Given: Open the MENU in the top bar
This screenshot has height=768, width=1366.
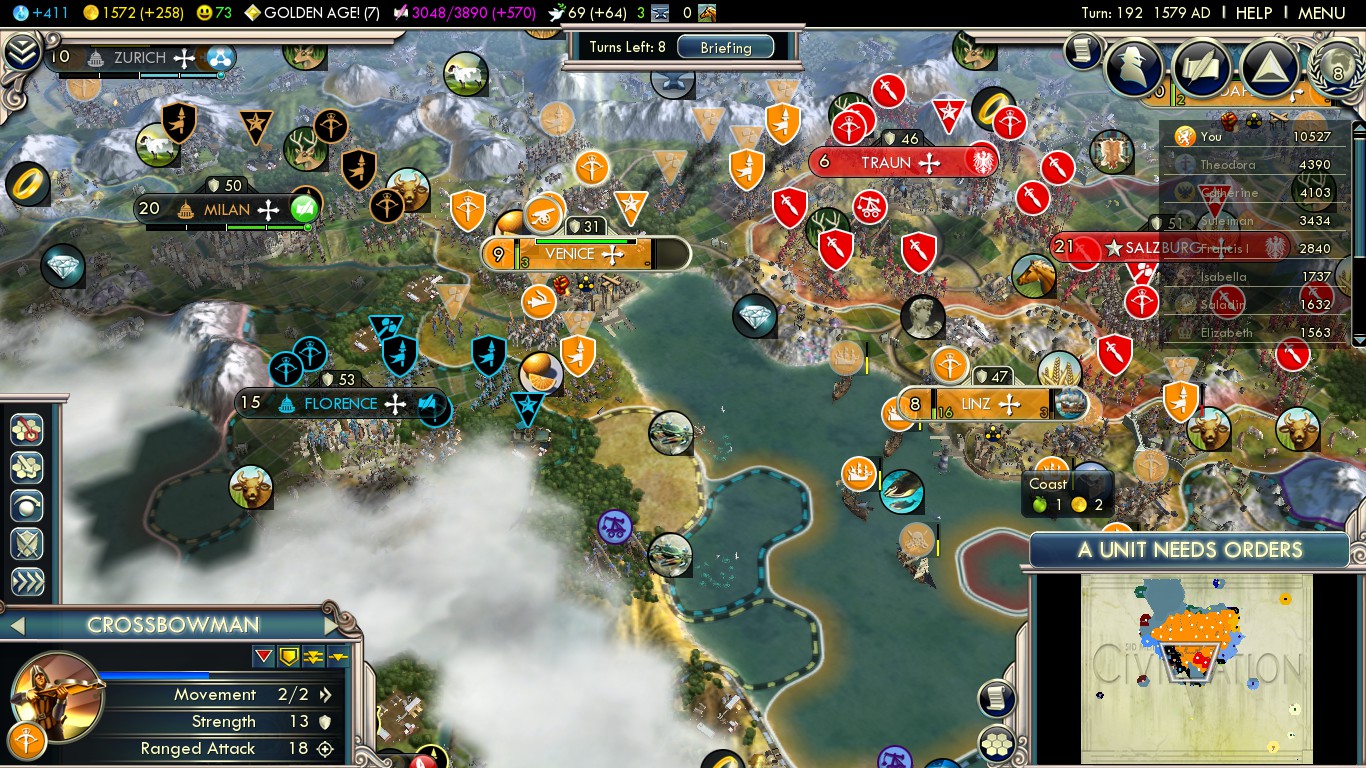Looking at the screenshot, I should pos(1321,13).
